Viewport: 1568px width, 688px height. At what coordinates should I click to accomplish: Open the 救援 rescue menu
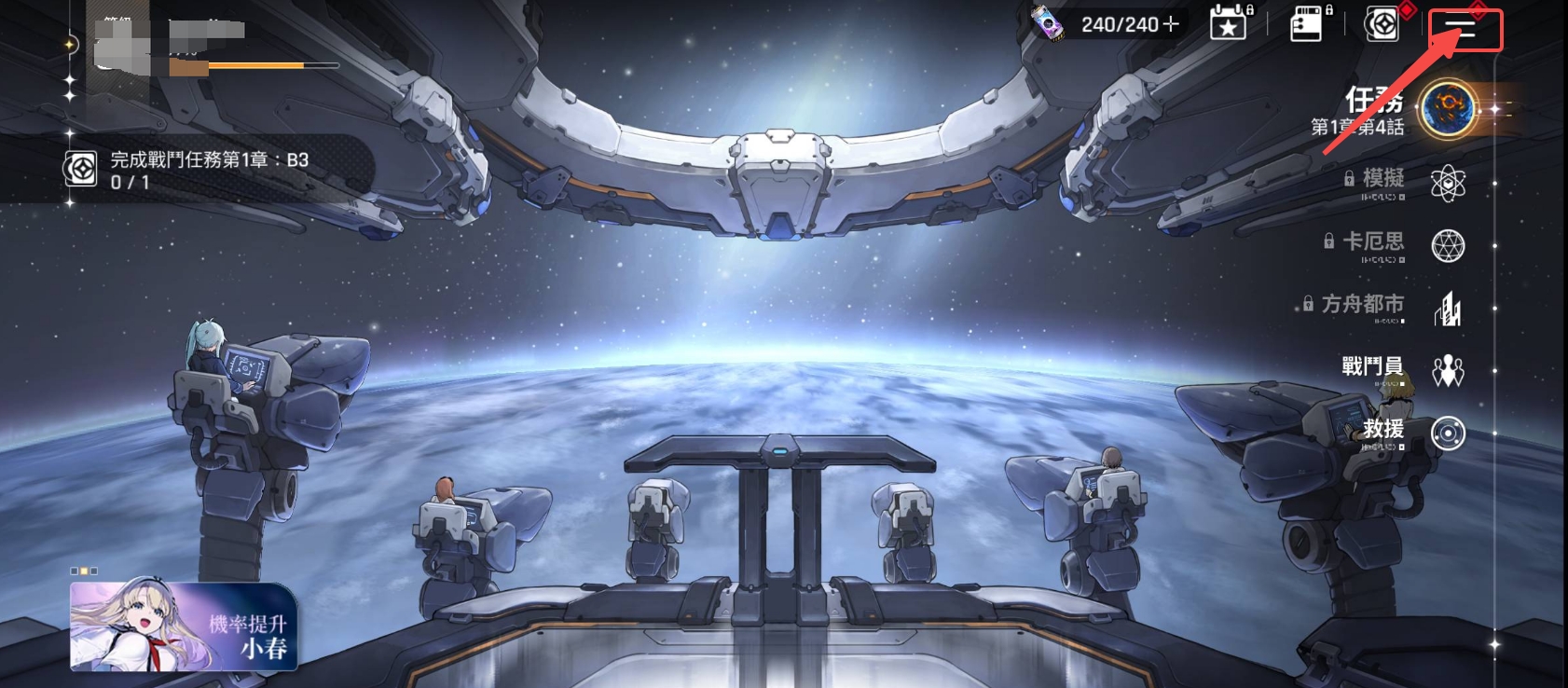(1447, 433)
